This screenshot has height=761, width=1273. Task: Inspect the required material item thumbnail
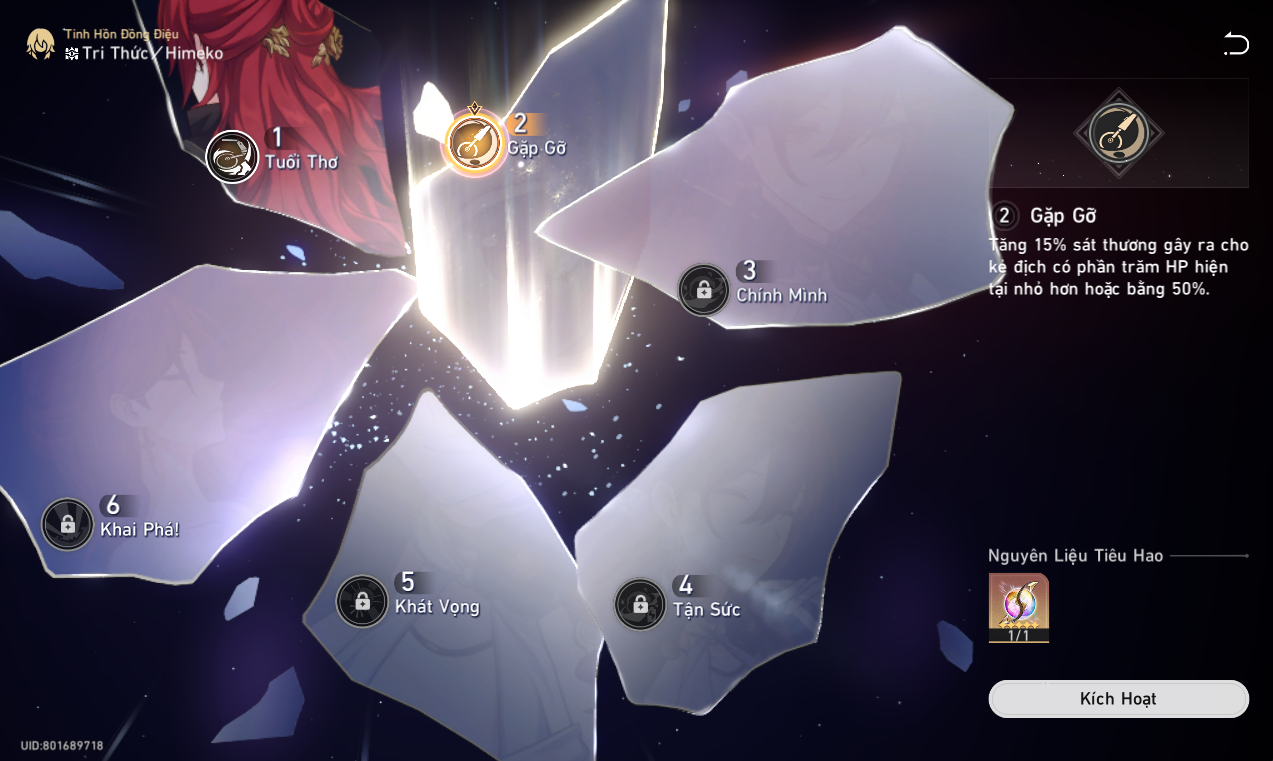pos(1018,607)
